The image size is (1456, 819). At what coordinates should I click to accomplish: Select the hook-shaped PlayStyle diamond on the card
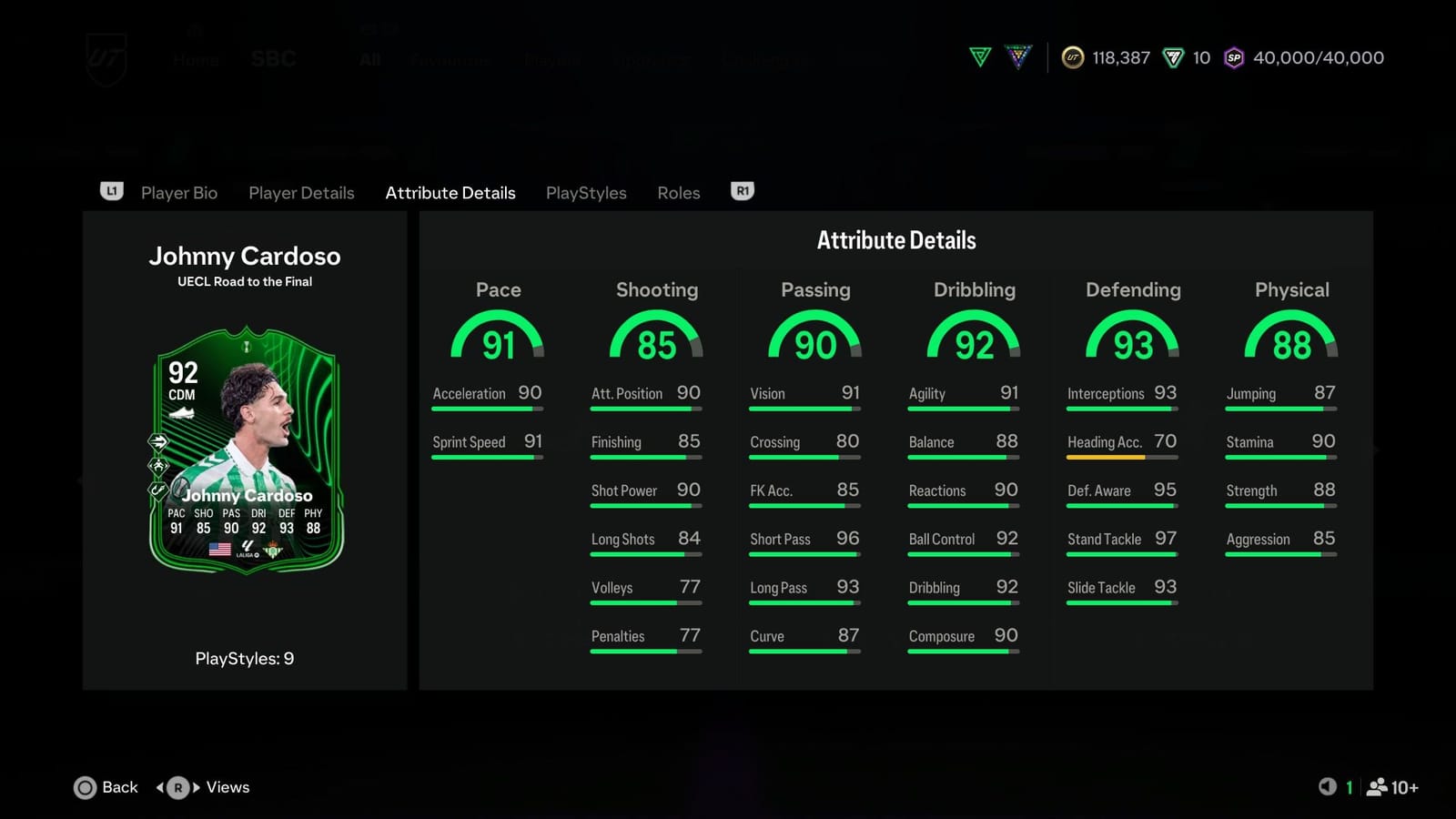(157, 490)
